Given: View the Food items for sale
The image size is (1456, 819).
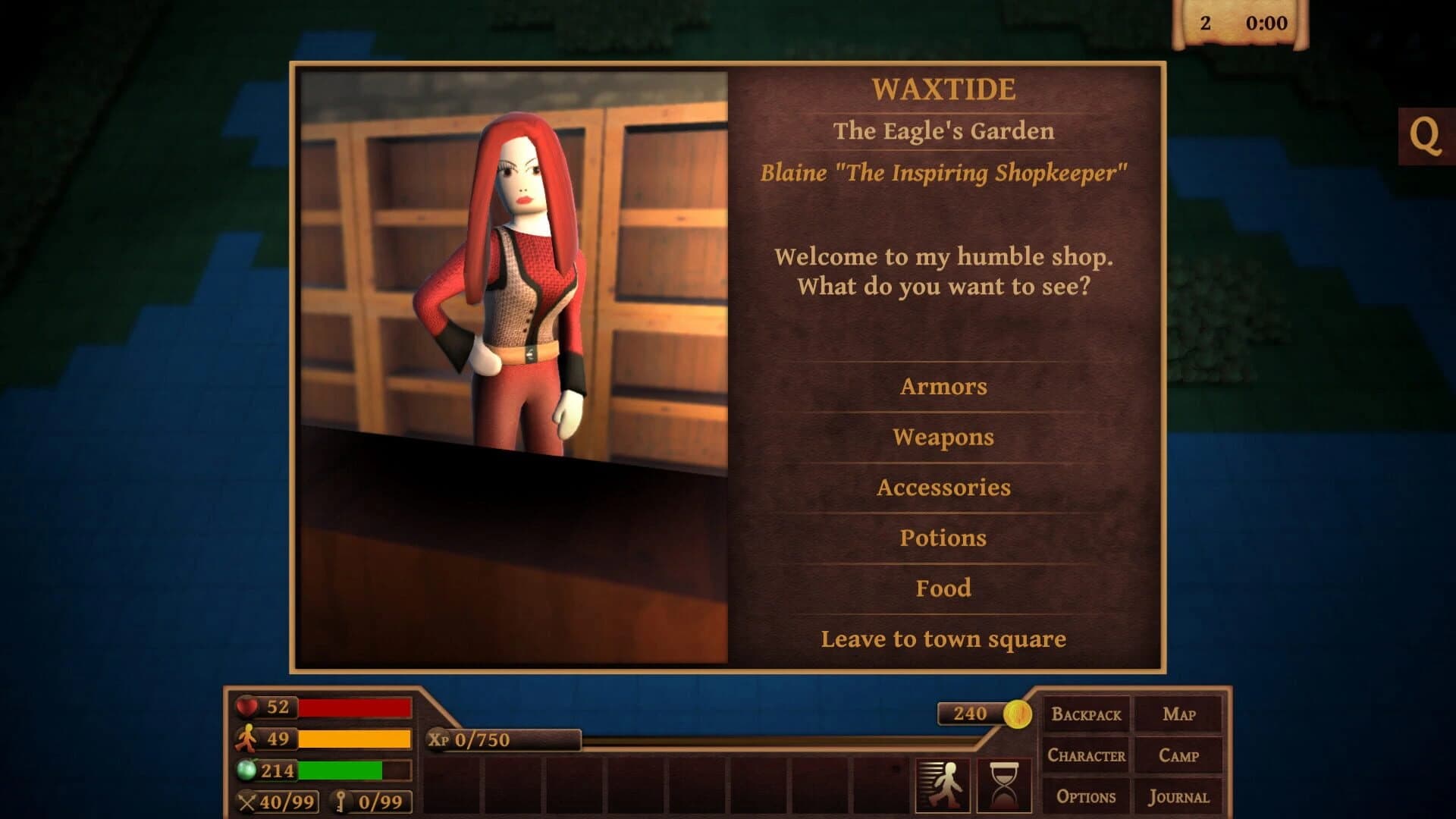Looking at the screenshot, I should [x=944, y=588].
